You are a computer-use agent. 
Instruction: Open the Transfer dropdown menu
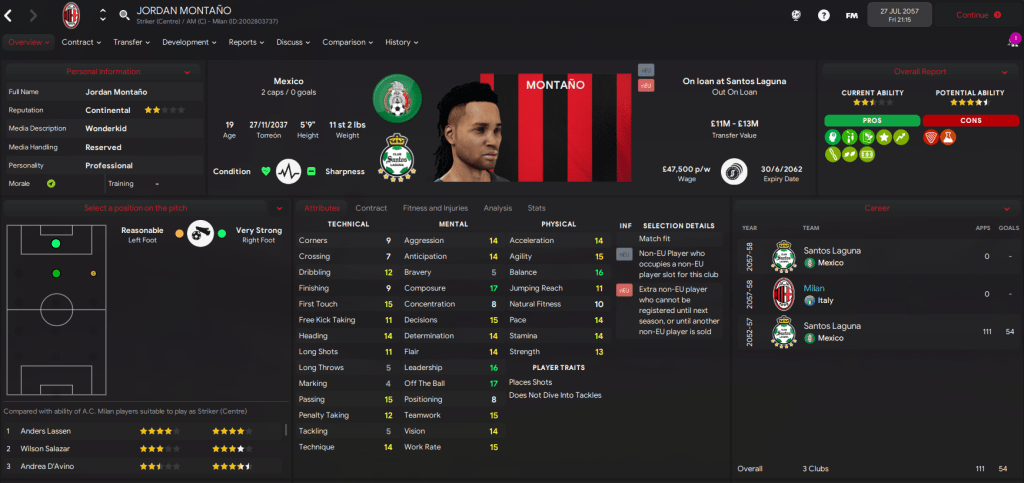[x=131, y=42]
